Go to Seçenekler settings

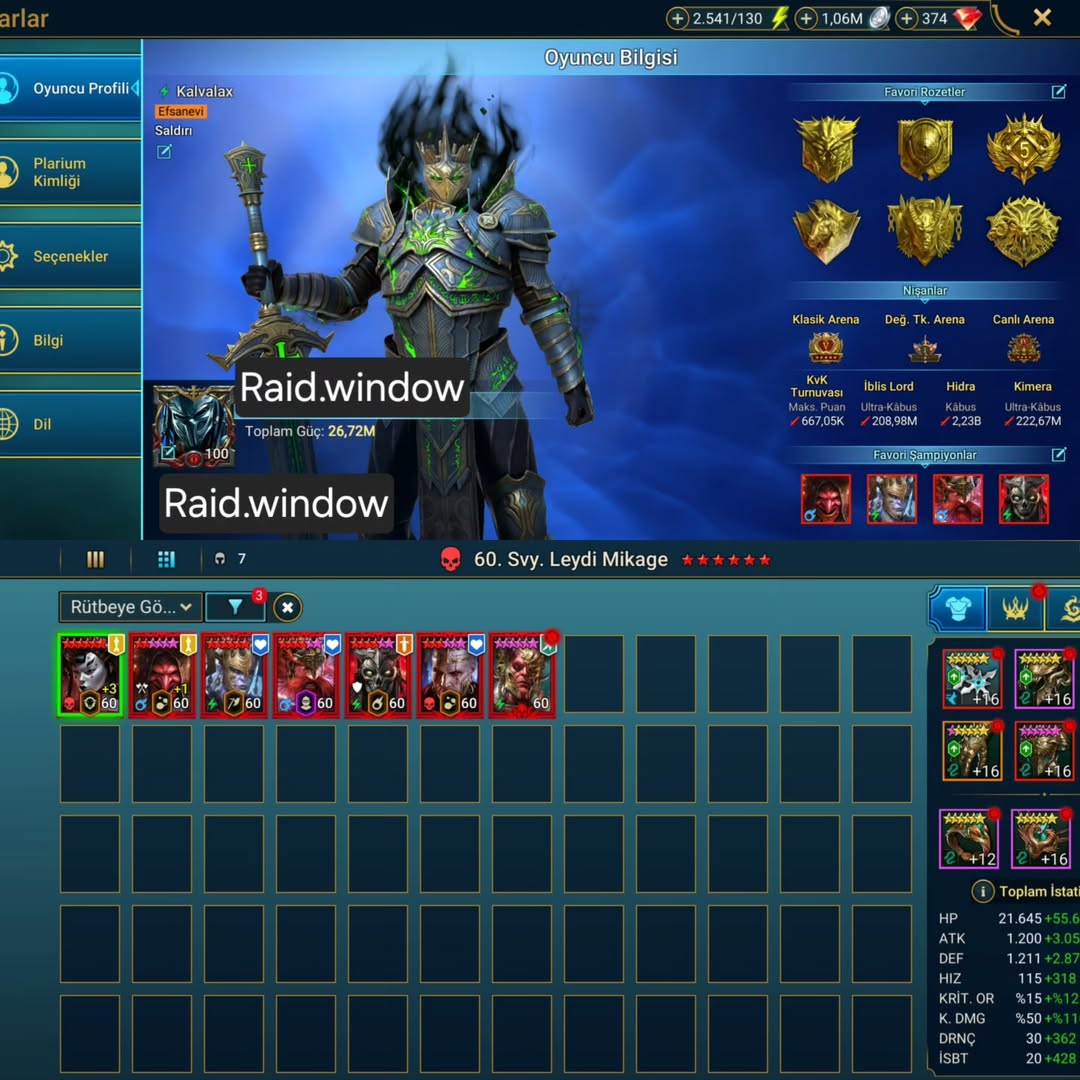70,256
